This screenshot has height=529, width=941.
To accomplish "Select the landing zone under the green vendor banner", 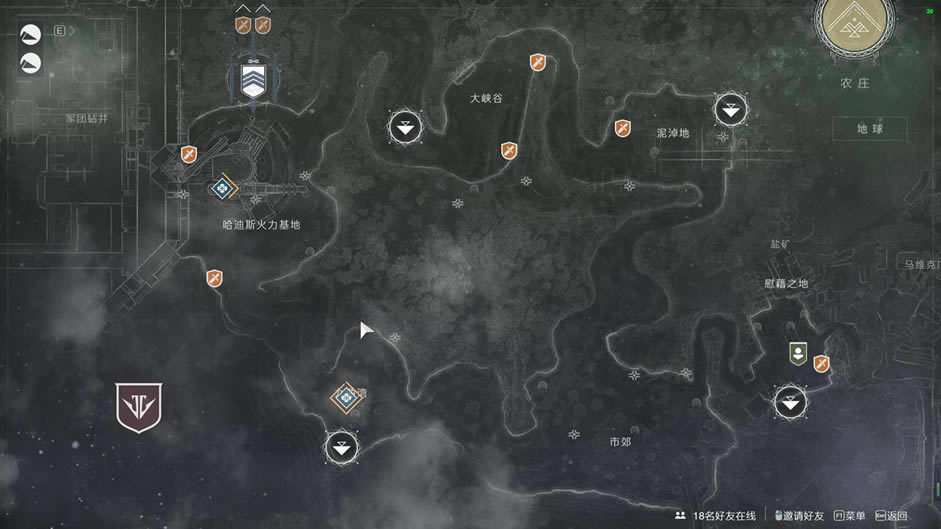I will point(791,402).
